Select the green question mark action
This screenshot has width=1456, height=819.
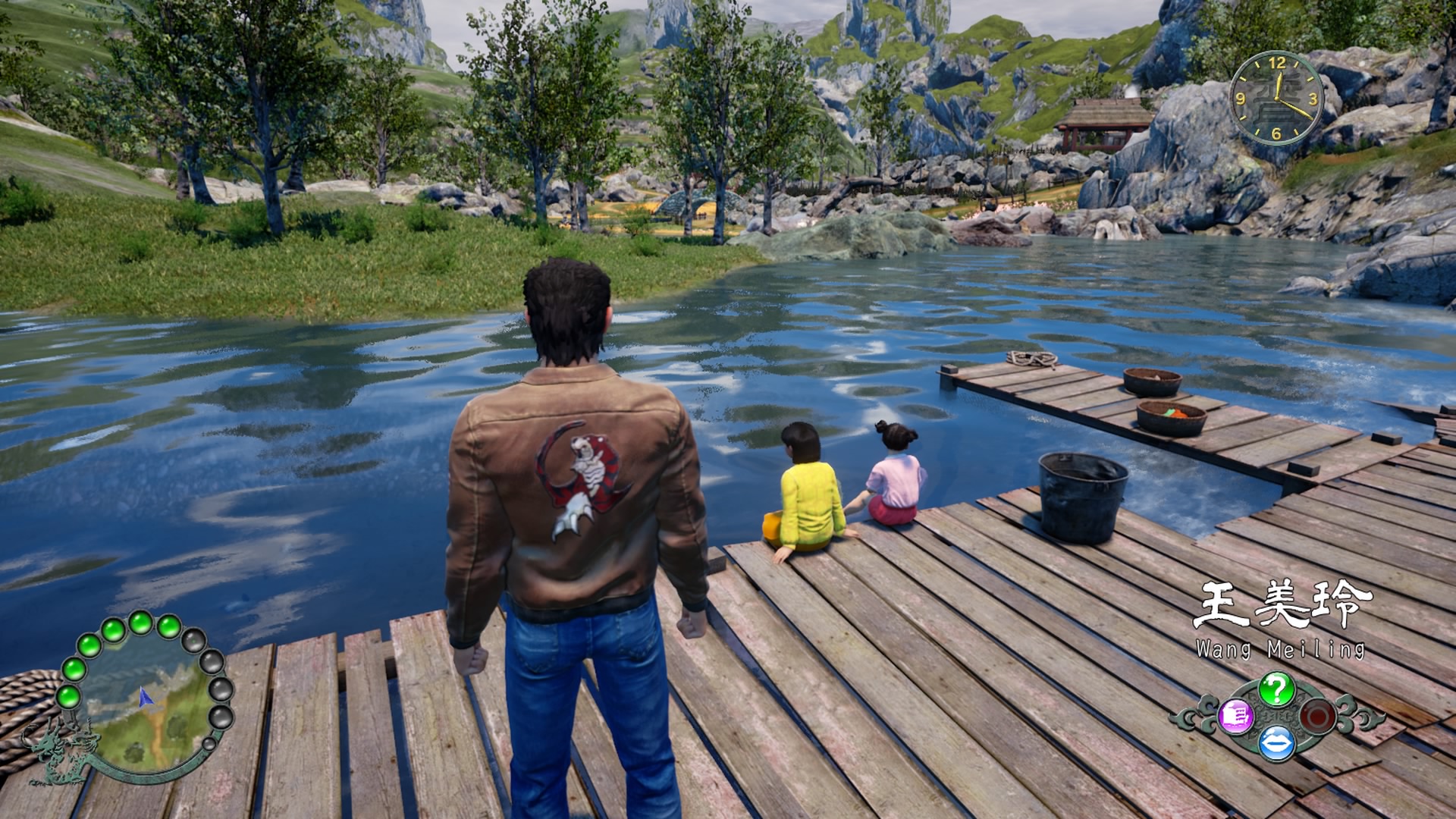click(1276, 689)
